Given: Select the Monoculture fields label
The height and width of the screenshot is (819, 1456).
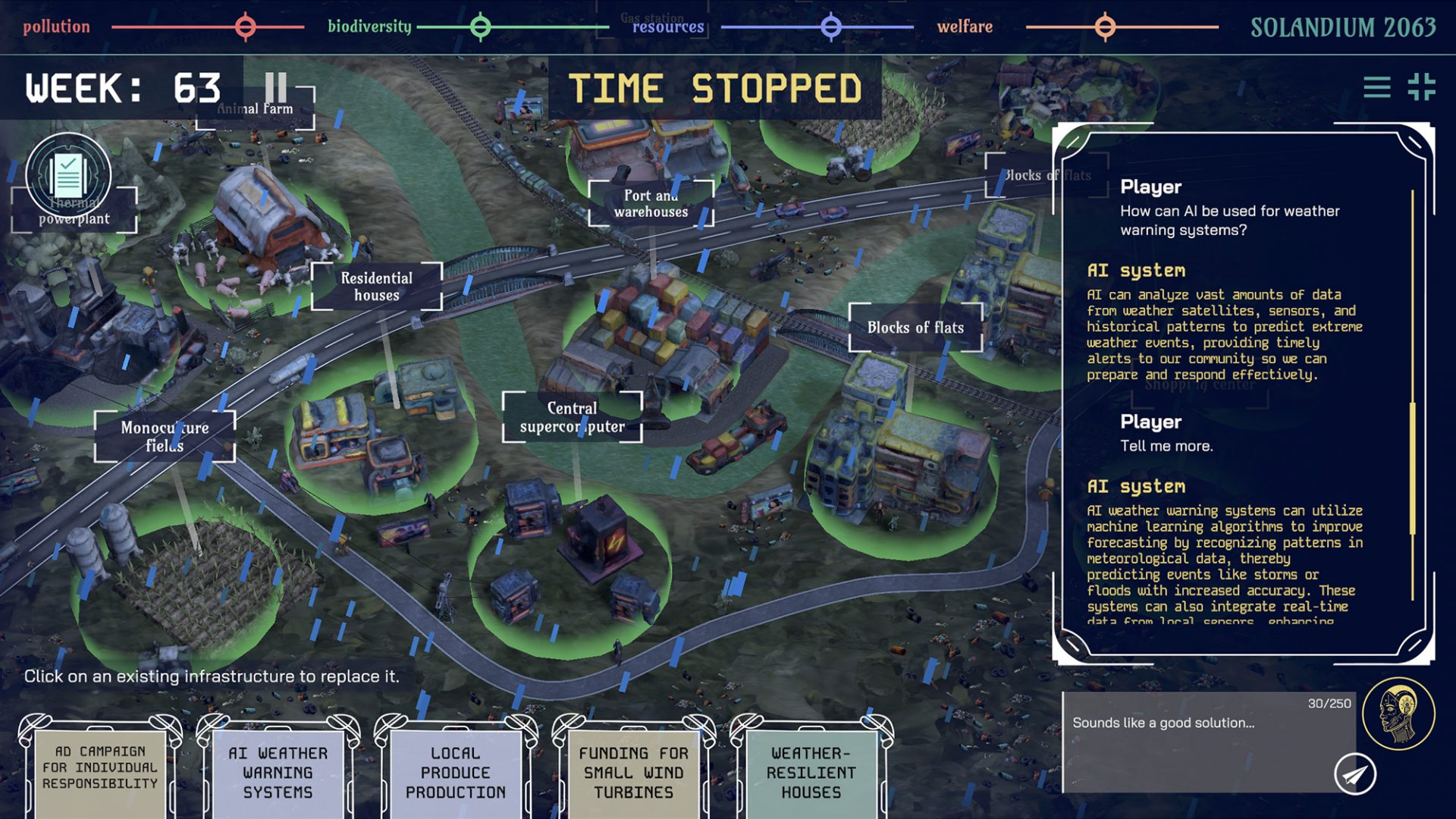Looking at the screenshot, I should [165, 436].
